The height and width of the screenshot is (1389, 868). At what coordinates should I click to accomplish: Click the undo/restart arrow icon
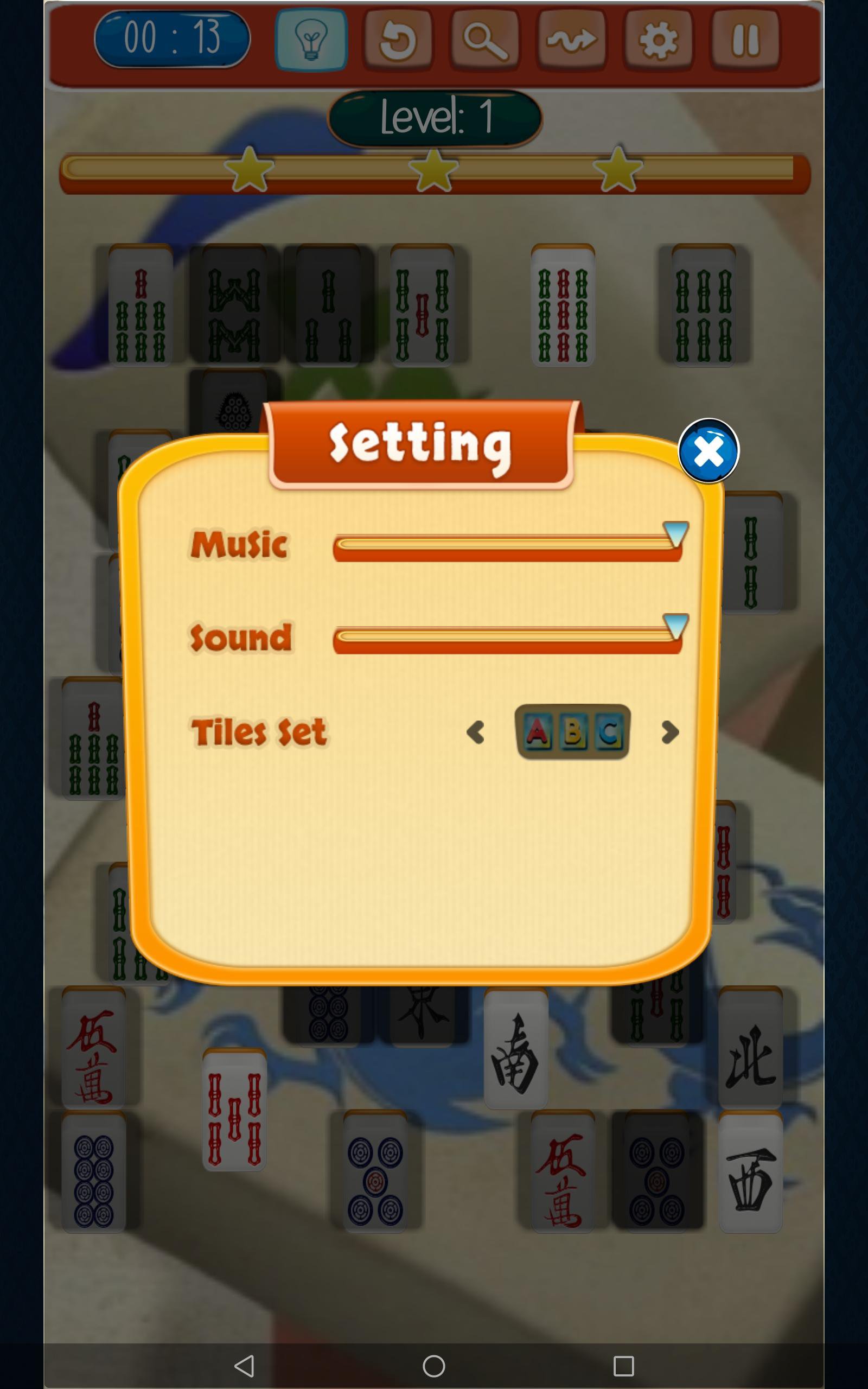(398, 40)
